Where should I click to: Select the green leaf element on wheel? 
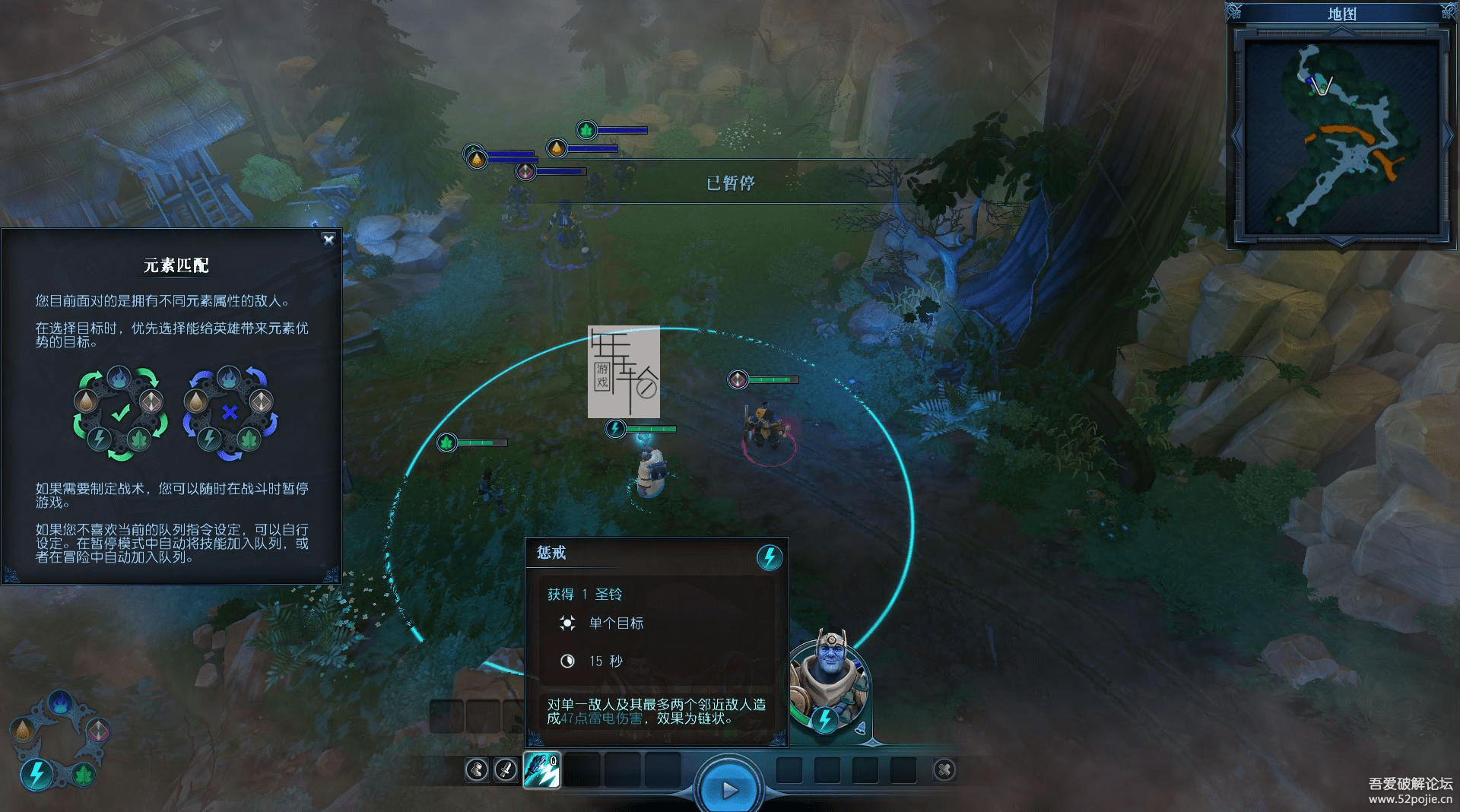point(84,775)
